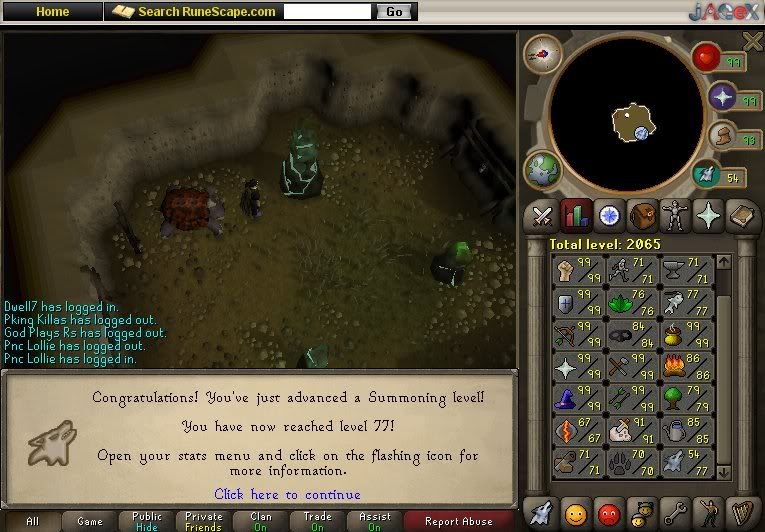Viewport: 765px width, 532px height.
Task: Click the Go search button
Action: point(394,12)
